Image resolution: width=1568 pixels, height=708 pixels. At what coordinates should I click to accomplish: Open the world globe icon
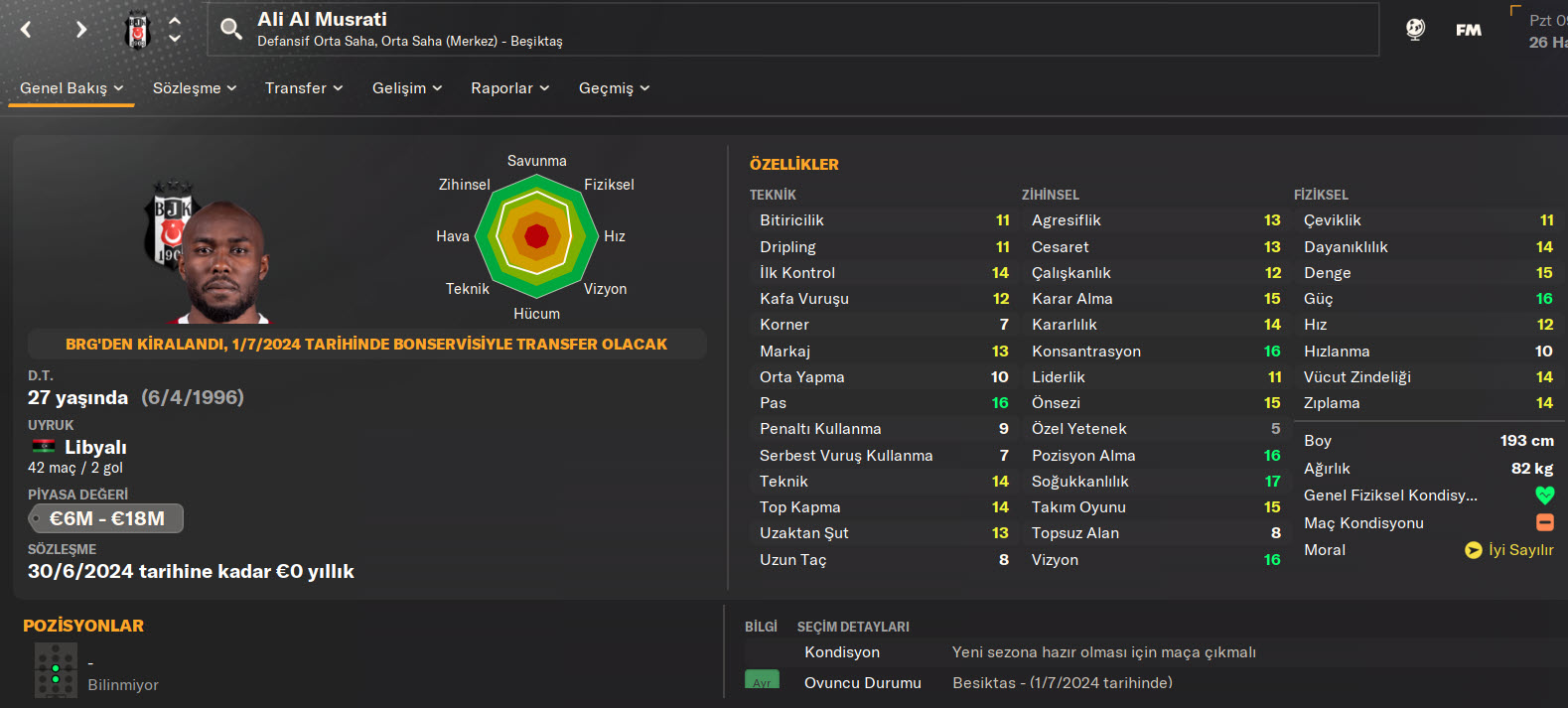pos(1416,30)
